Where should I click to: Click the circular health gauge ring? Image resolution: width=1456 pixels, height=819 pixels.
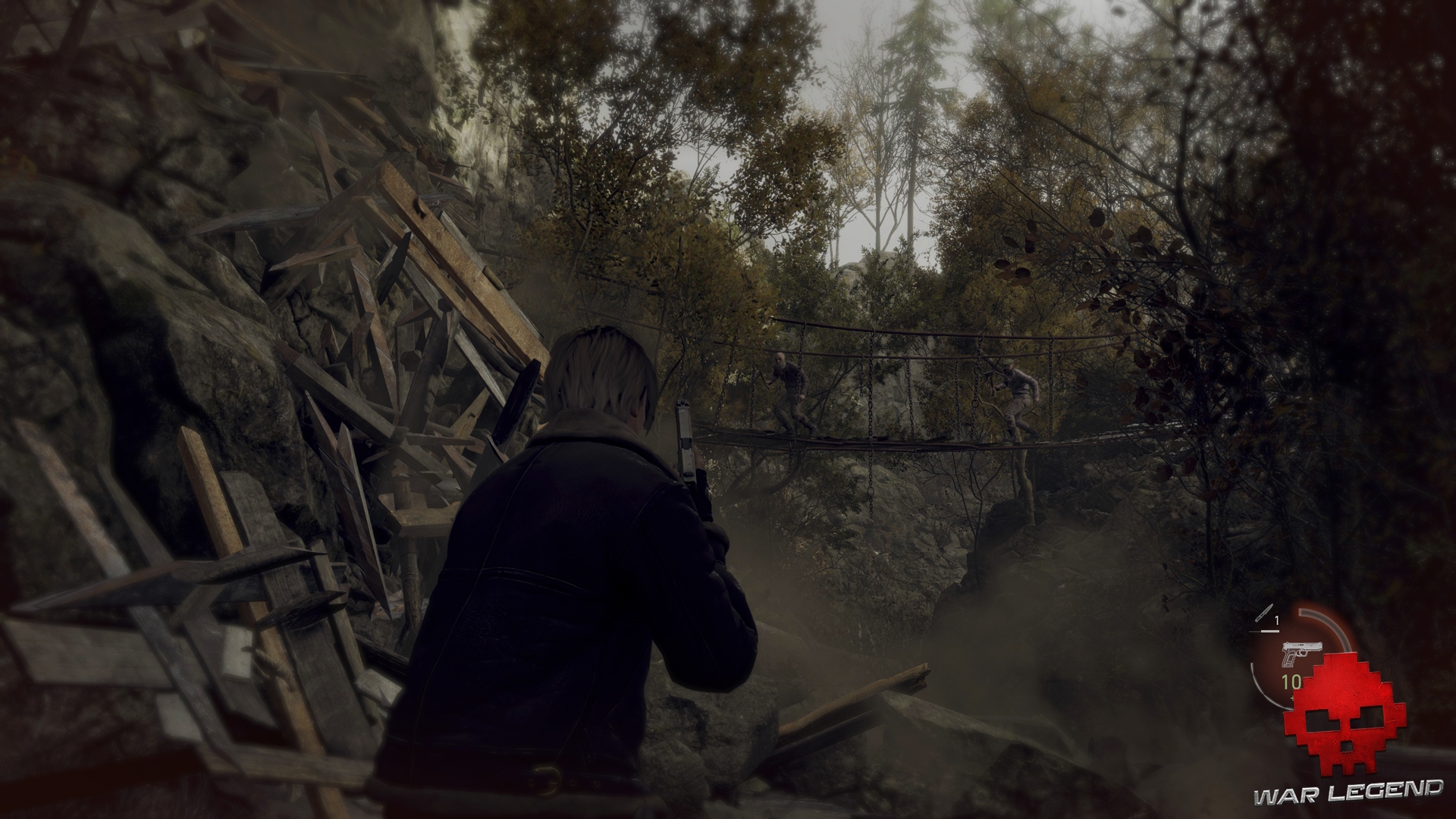(1255, 682)
